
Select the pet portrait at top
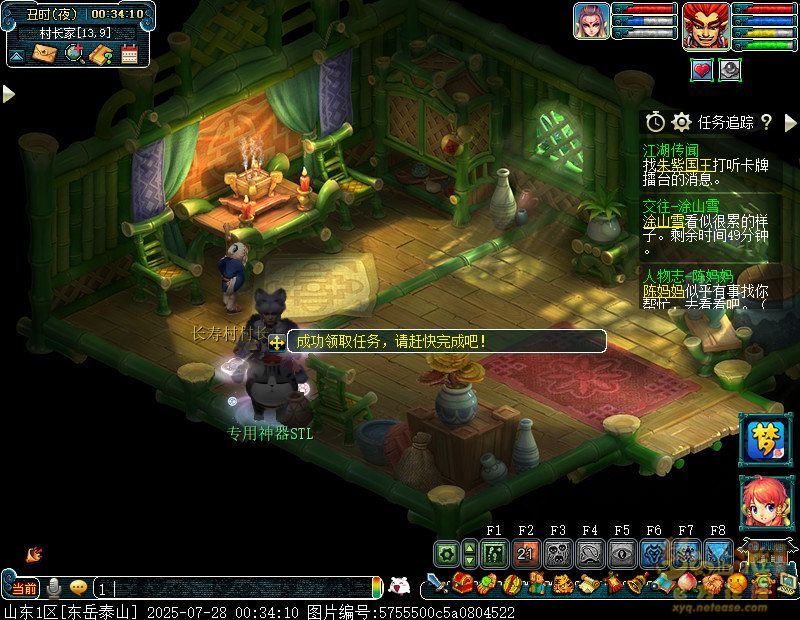[x=591, y=23]
